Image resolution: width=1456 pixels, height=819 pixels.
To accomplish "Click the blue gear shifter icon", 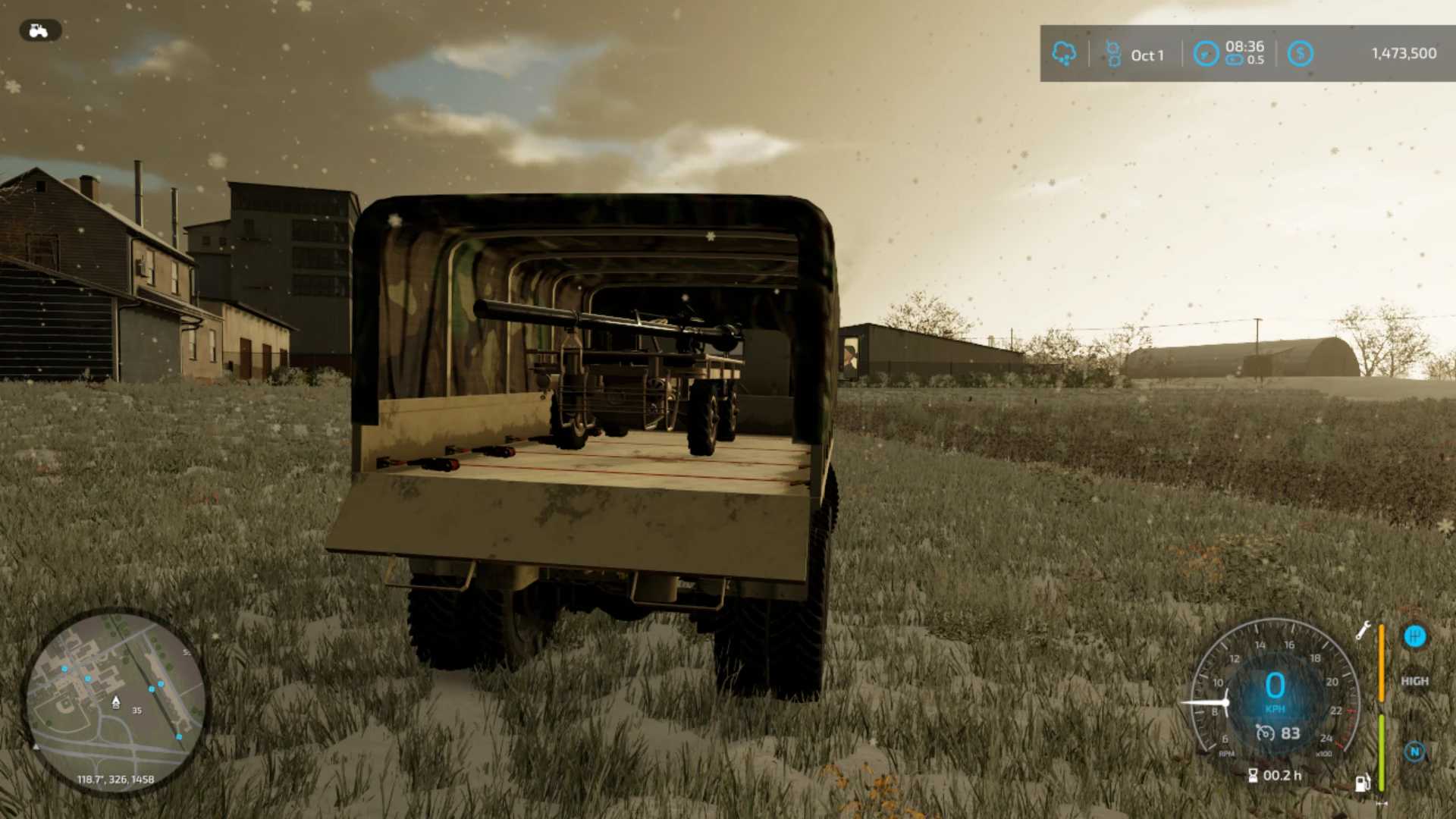I will pyautogui.click(x=1414, y=636).
